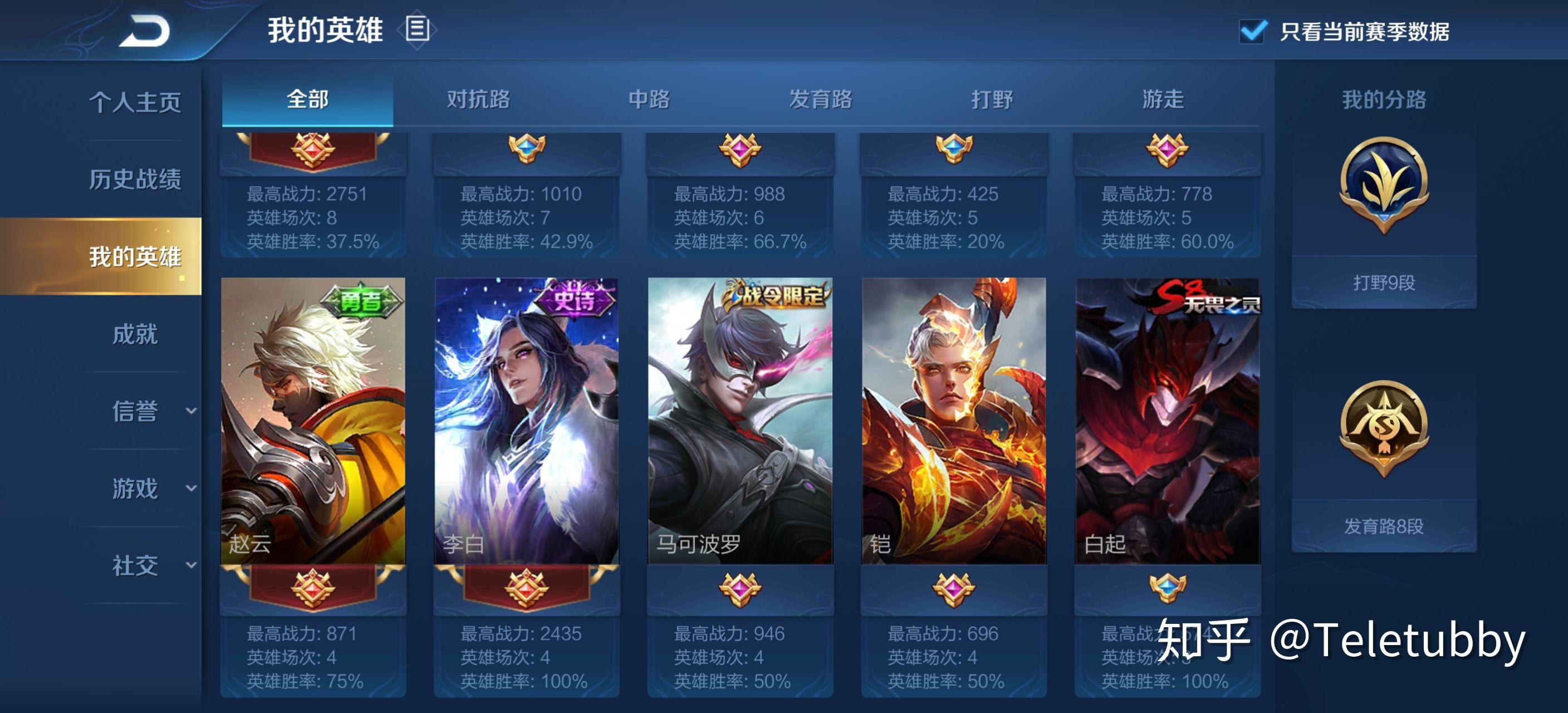This screenshot has width=1568, height=713.
Task: Open the 成就 achievements page
Action: click(135, 334)
